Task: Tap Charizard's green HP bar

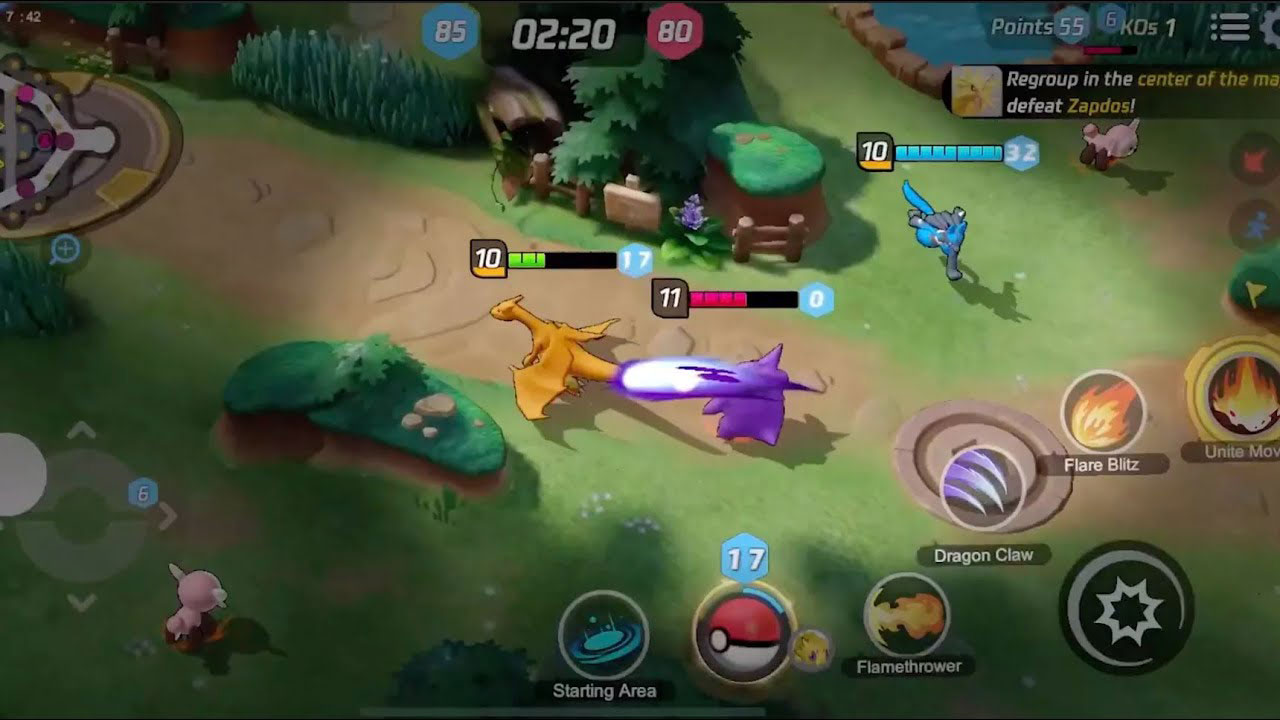Action: click(x=528, y=257)
